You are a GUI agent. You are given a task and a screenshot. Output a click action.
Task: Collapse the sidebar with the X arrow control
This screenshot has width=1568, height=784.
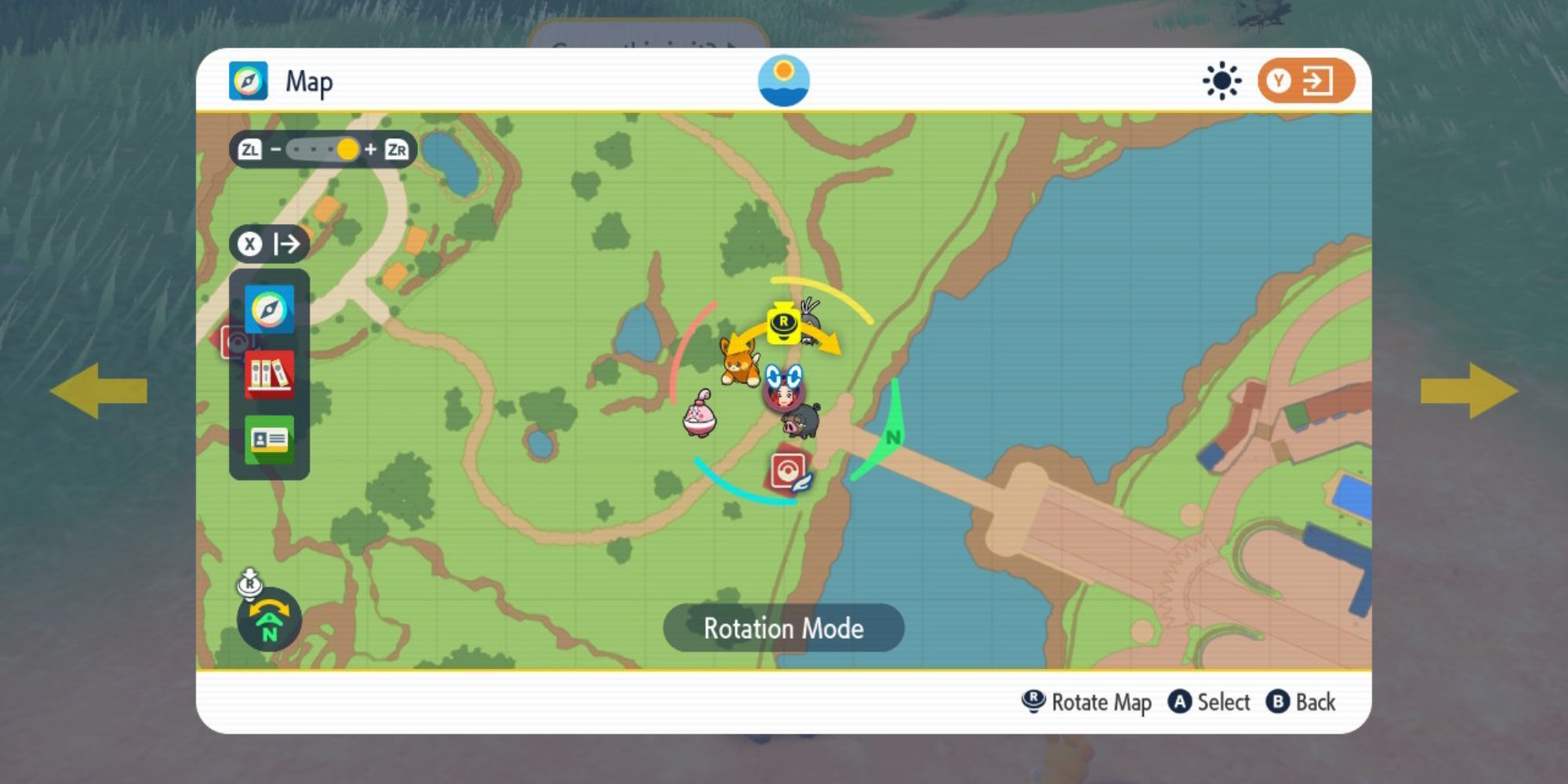point(270,244)
